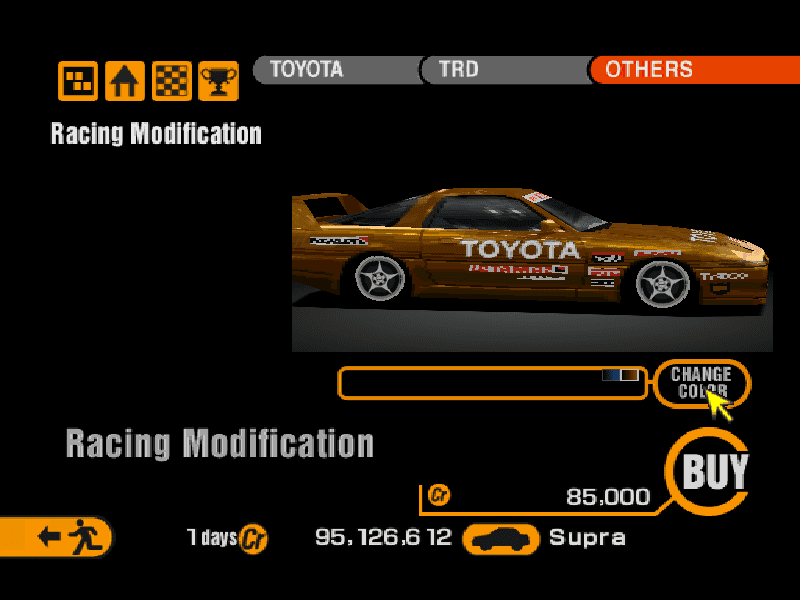800x600 pixels.
Task: Buy the Racing Modification
Action: pos(715,472)
